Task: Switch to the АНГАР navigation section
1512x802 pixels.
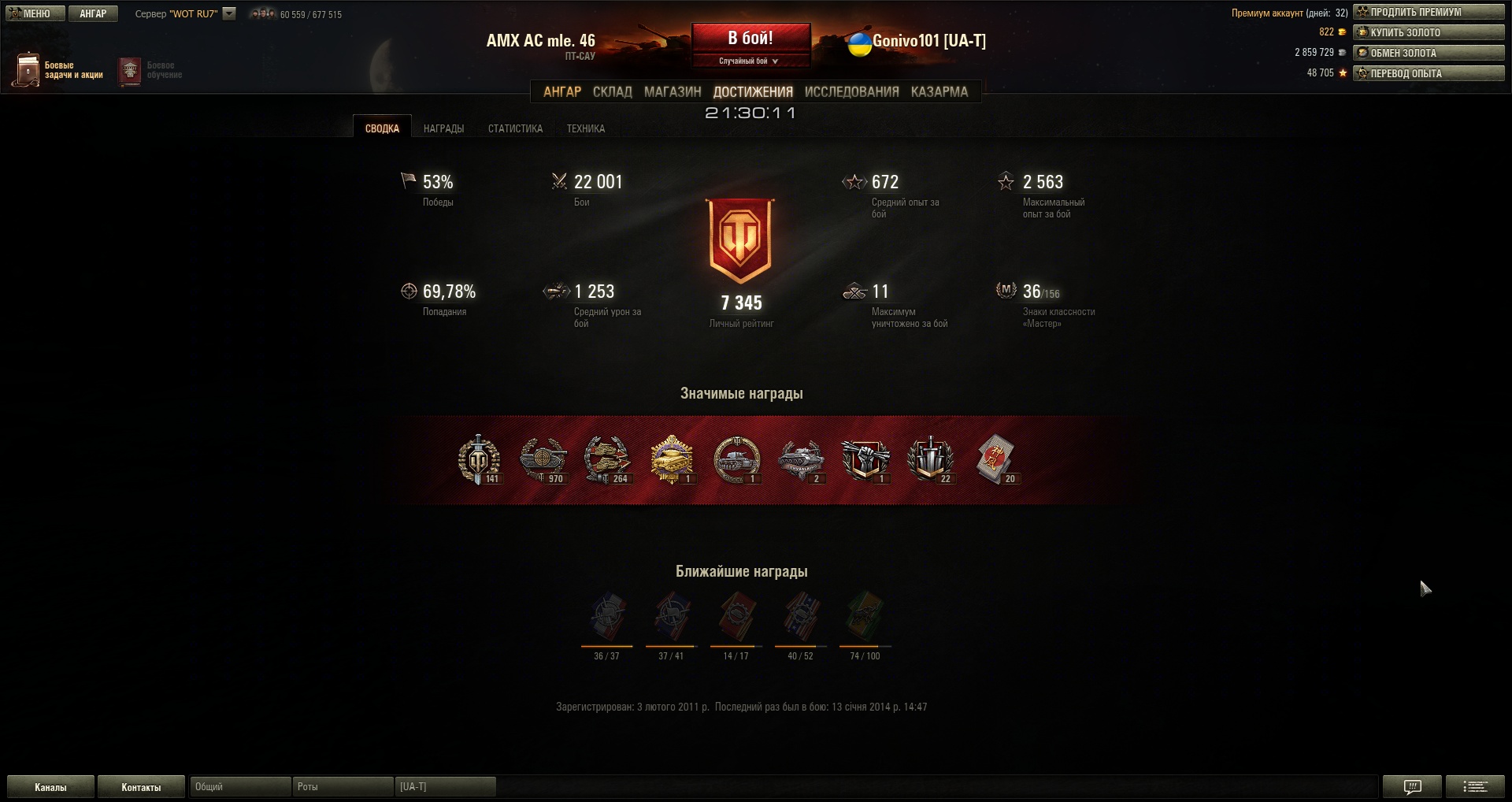Action: coord(562,91)
